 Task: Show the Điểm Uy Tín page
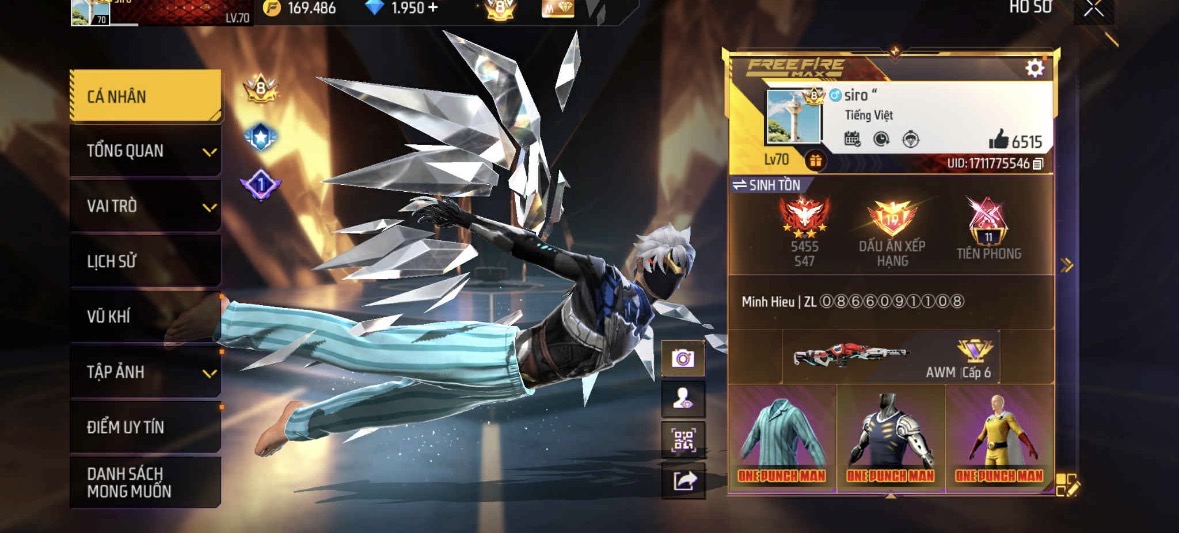tap(145, 427)
